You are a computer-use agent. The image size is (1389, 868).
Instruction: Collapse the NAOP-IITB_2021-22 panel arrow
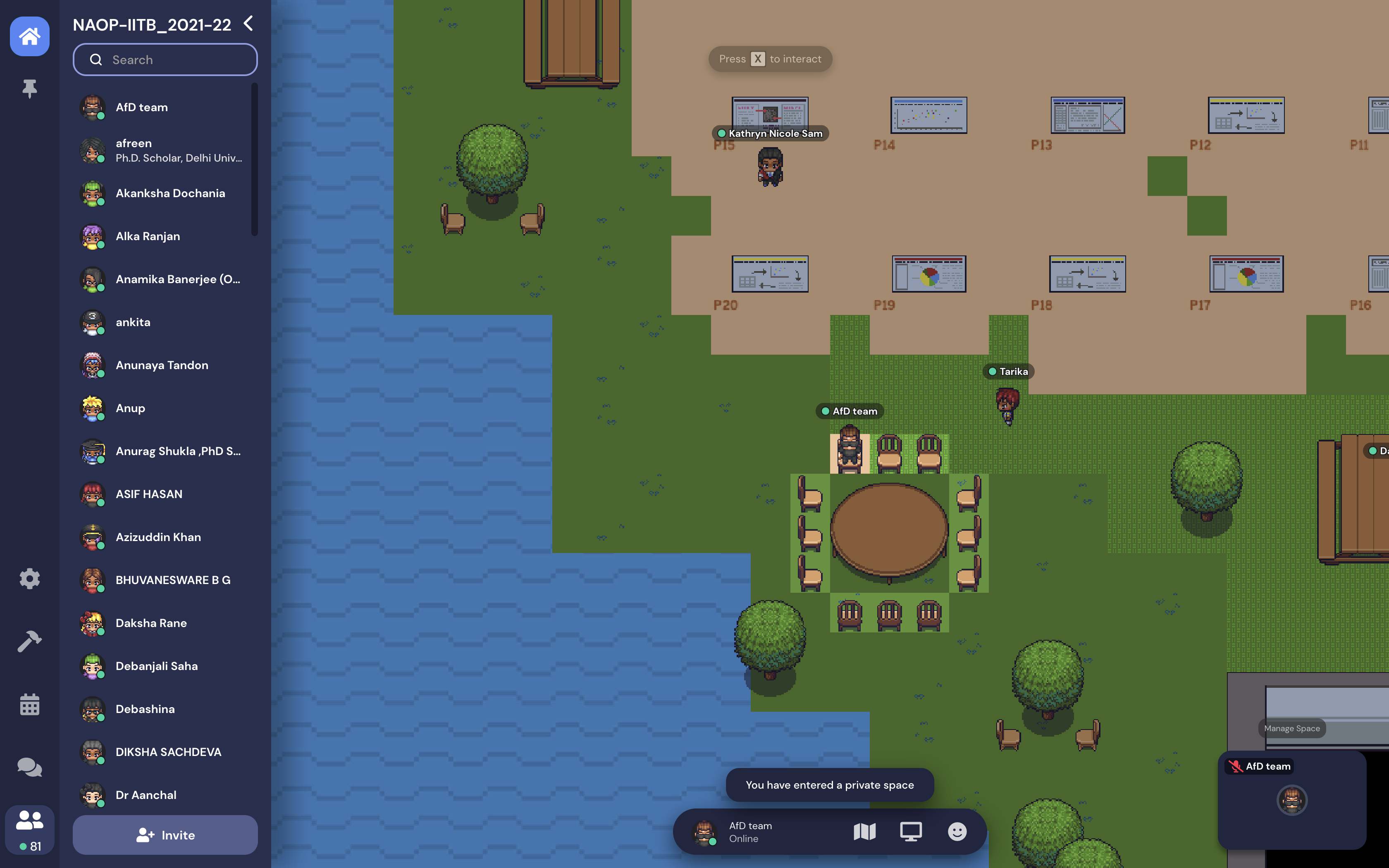(x=248, y=24)
